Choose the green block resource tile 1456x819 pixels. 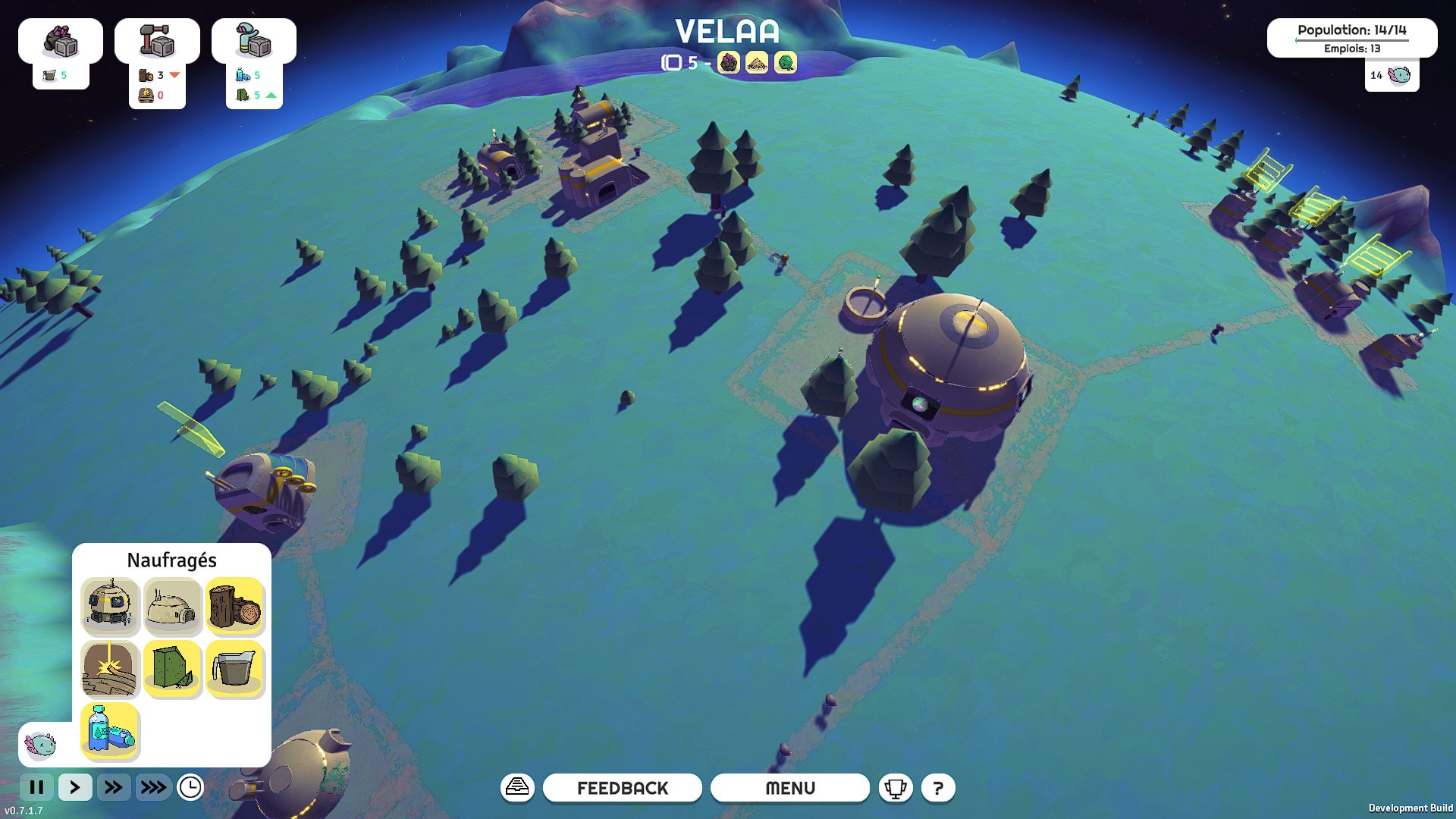(172, 668)
